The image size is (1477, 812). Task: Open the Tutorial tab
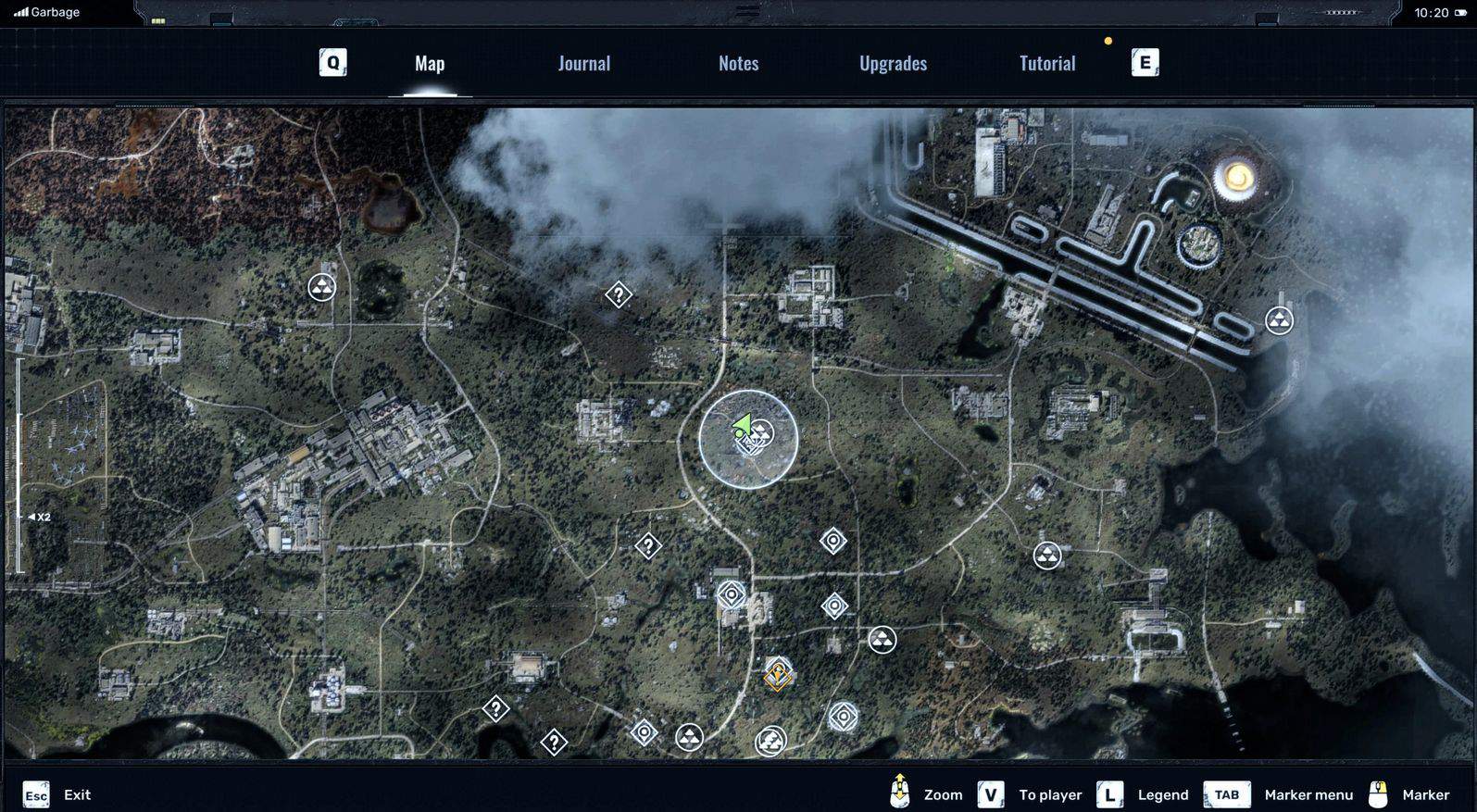(1046, 63)
